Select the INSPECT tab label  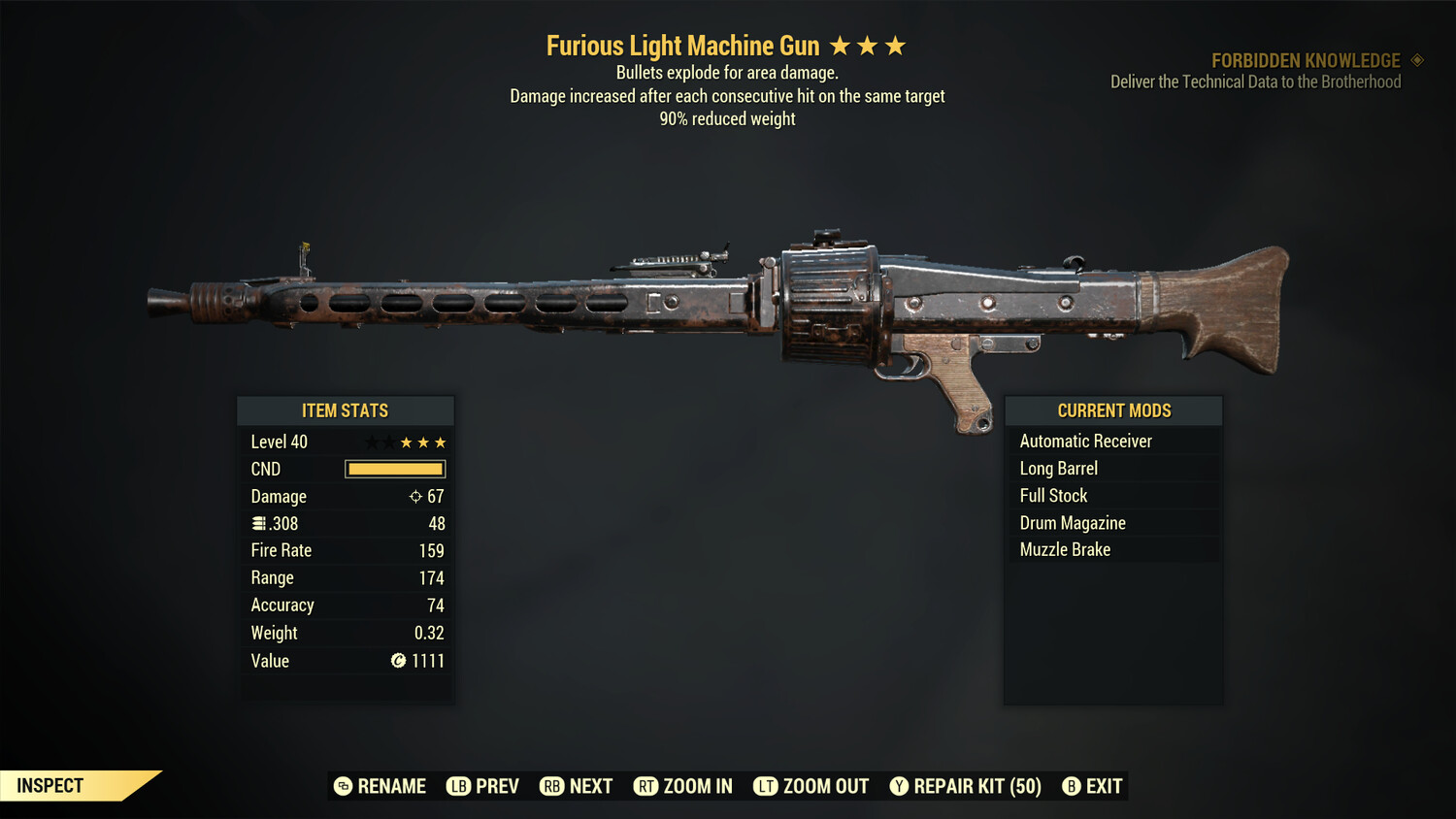click(x=50, y=785)
